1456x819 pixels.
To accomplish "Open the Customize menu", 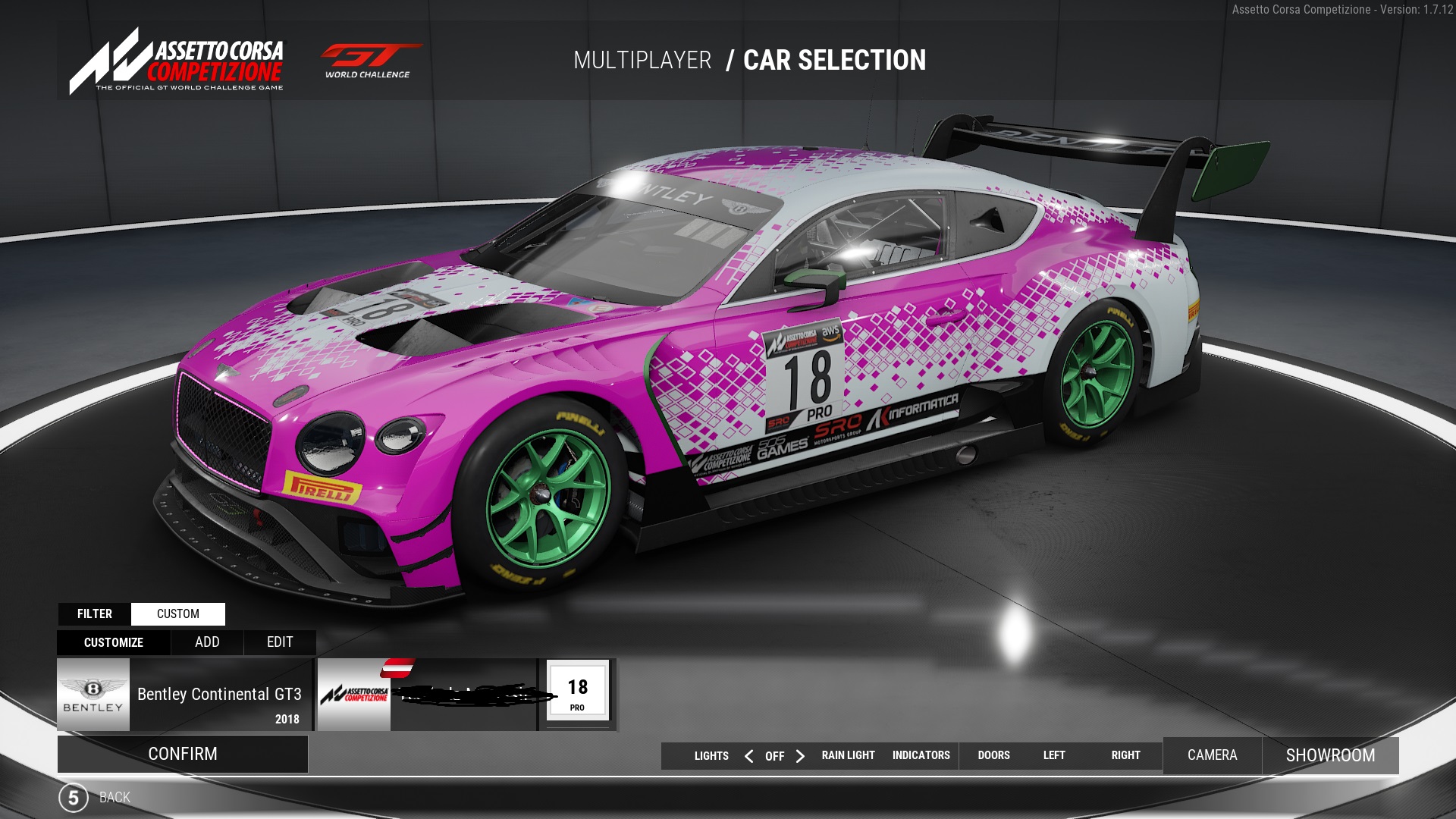I will (114, 642).
